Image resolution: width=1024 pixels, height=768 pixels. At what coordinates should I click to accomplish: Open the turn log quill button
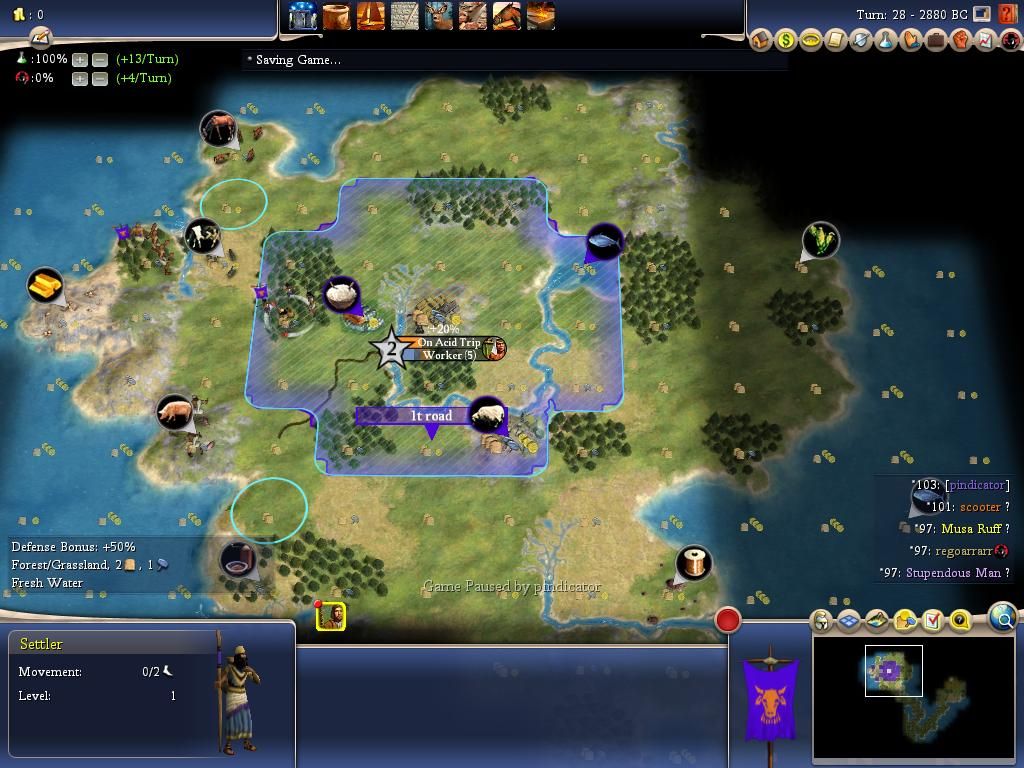click(x=40, y=38)
